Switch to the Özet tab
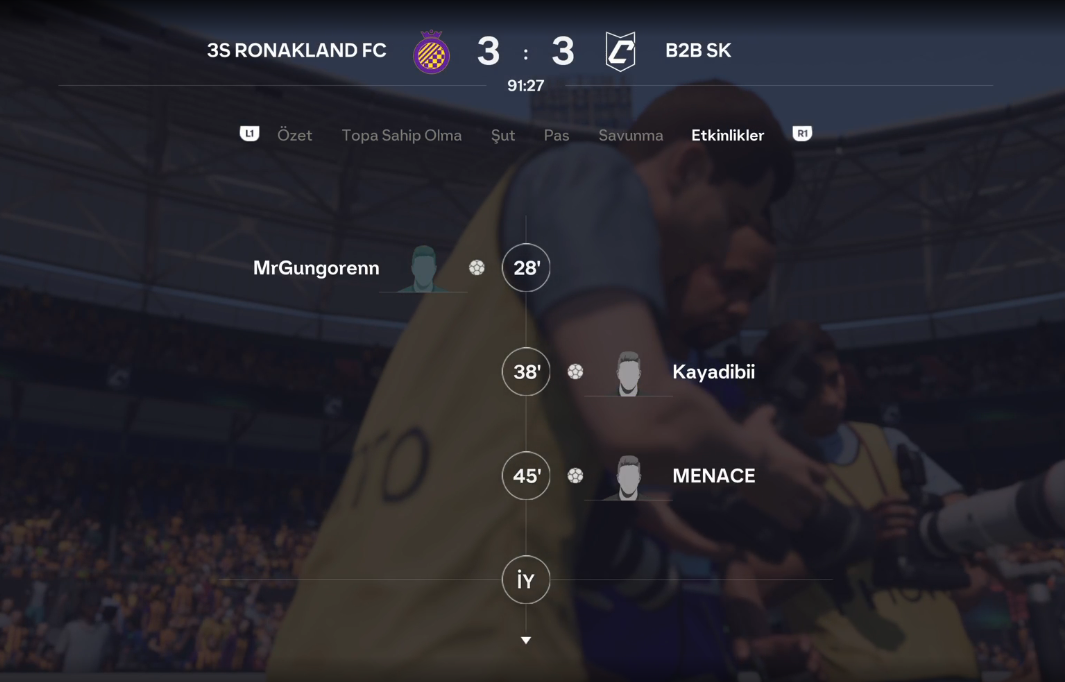1065x682 pixels. pos(294,135)
